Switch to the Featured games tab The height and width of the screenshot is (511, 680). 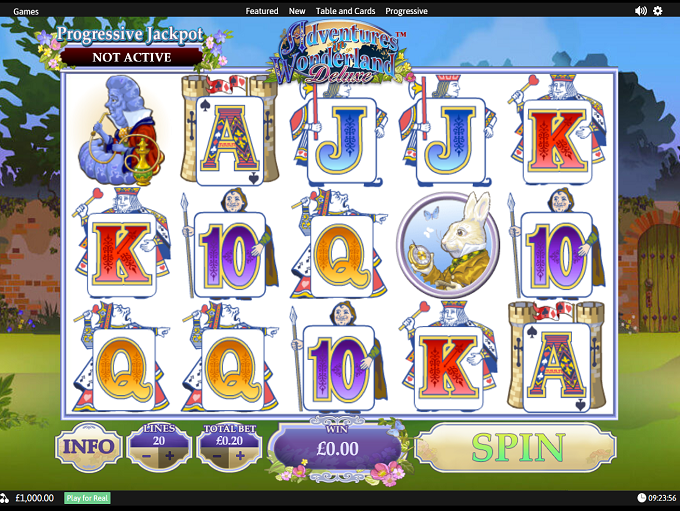tap(262, 11)
